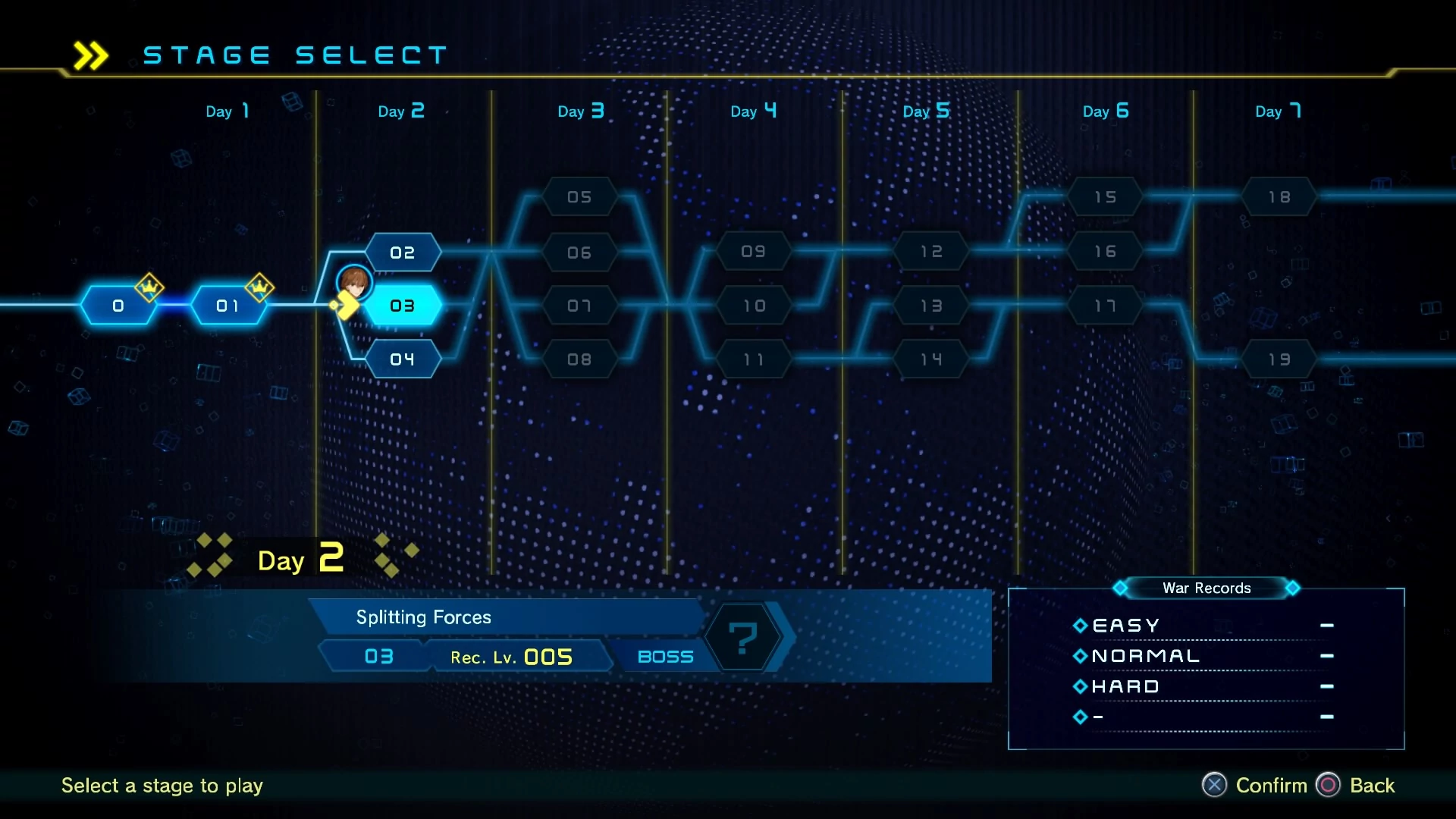Select stage 0 hexagon node
The height and width of the screenshot is (819, 1456).
tap(118, 306)
